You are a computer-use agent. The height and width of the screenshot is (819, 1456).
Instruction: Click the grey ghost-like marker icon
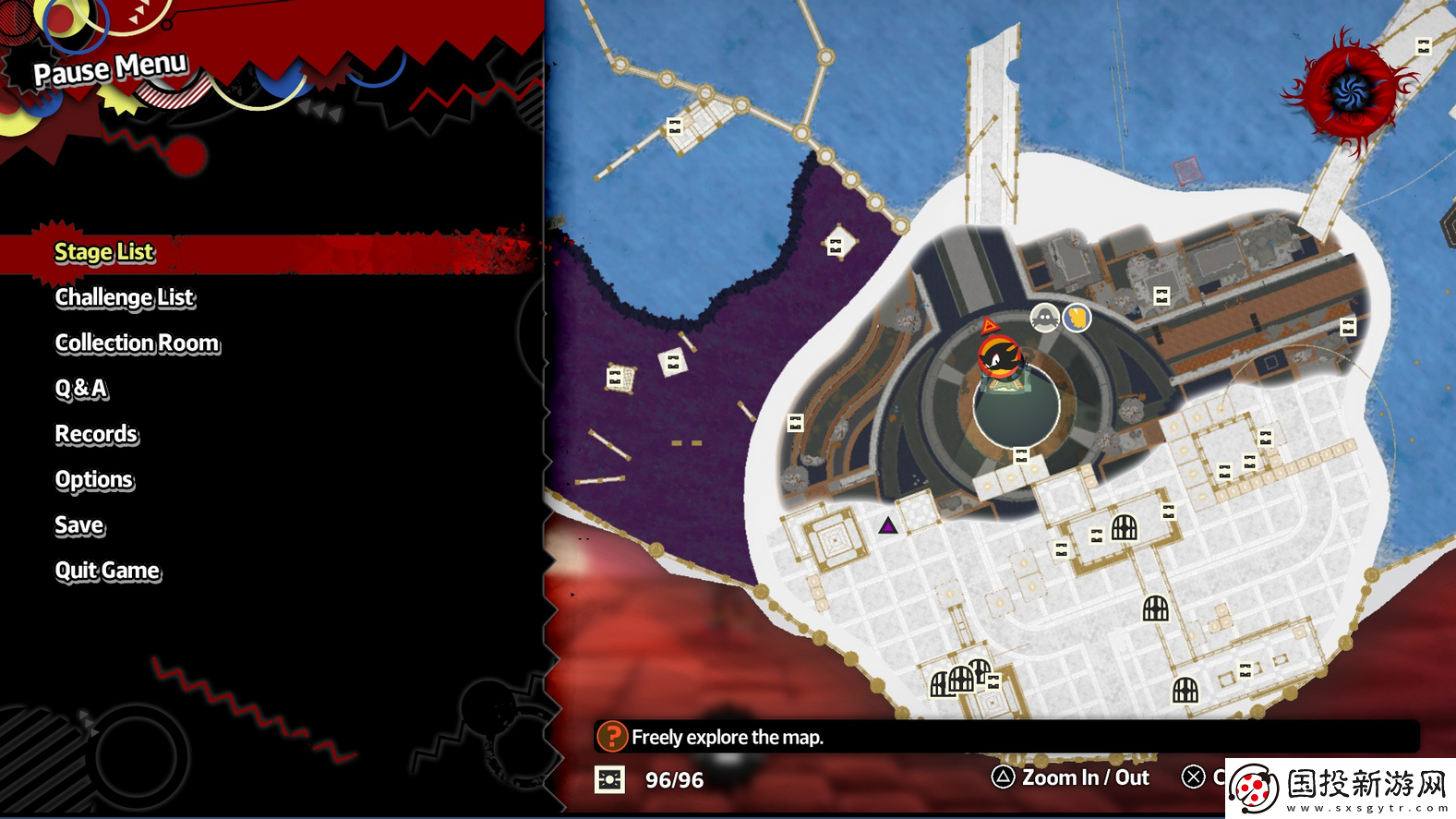point(1044,319)
